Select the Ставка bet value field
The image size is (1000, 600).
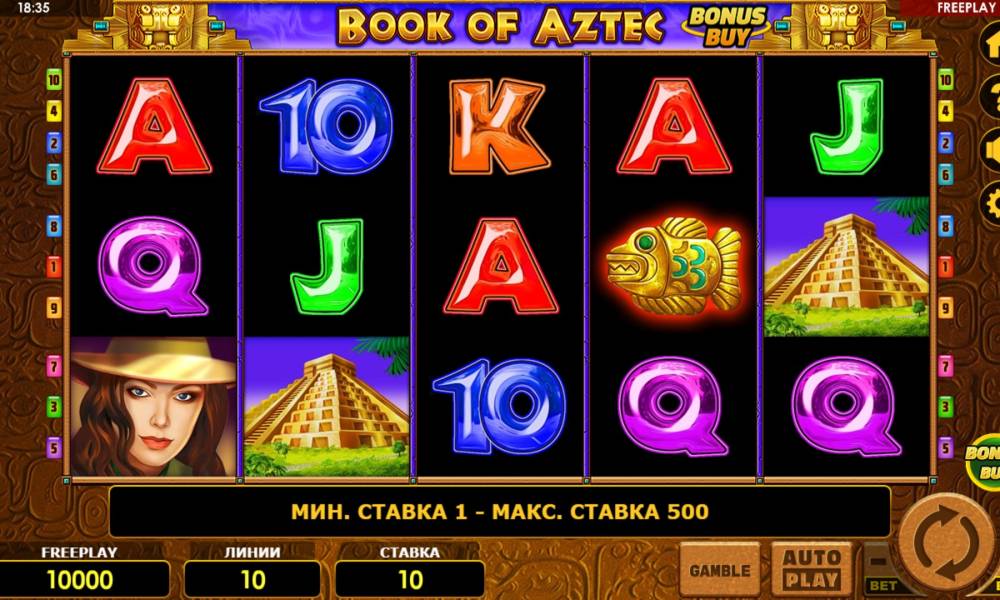(410, 579)
